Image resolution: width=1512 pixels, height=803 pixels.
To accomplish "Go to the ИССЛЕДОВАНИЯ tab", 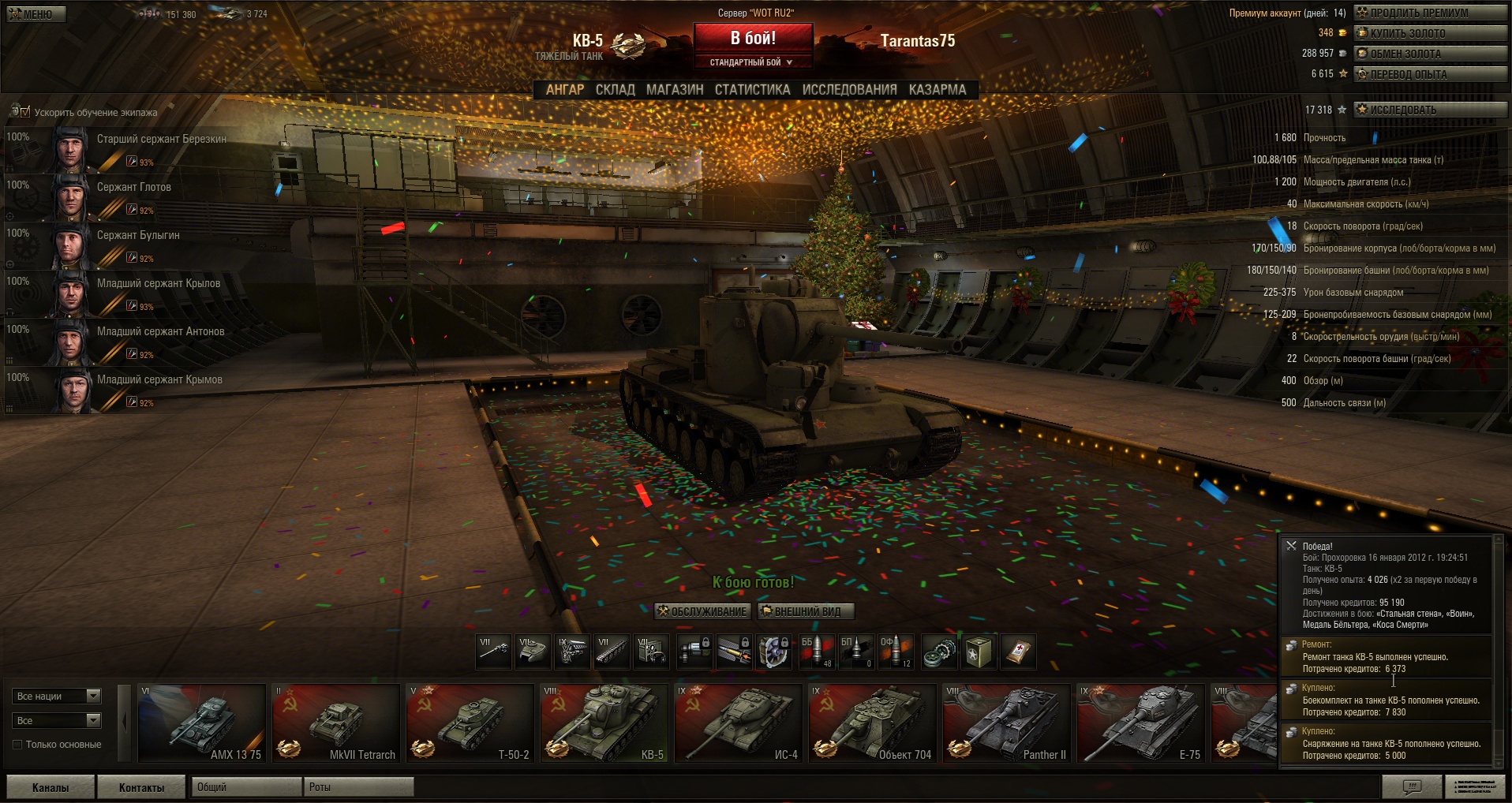I will [849, 90].
